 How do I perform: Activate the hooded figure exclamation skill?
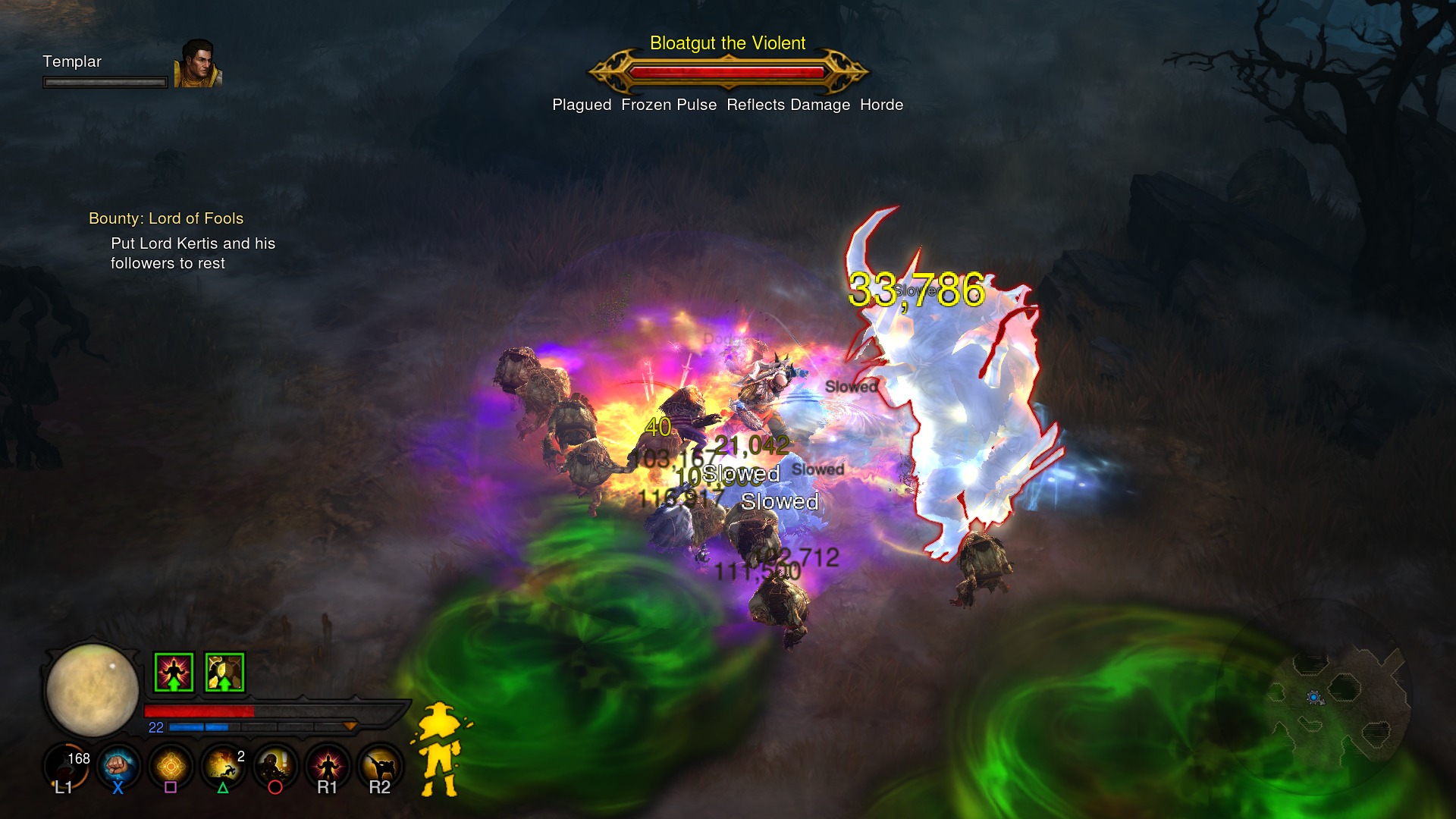click(x=275, y=766)
